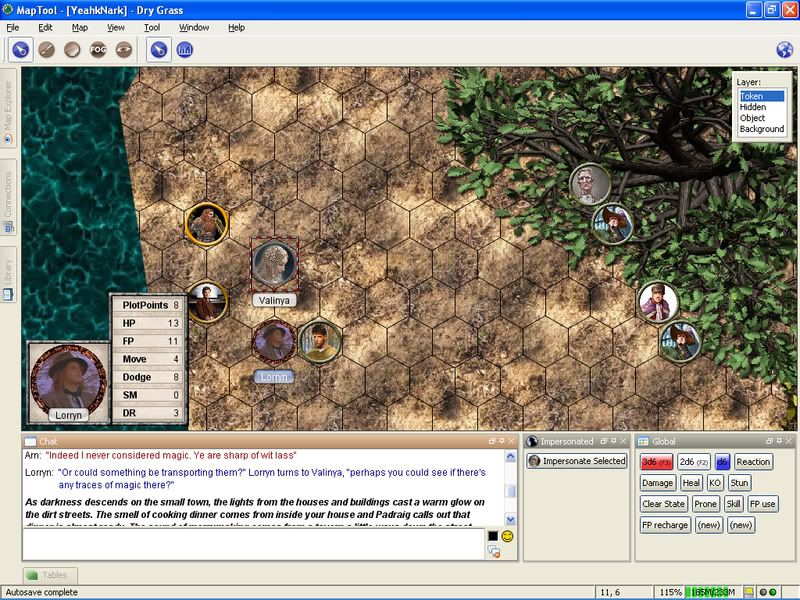Screen dimensions: 800x600
Task: Click Impersonate Selected button
Action: pyautogui.click(x=577, y=461)
